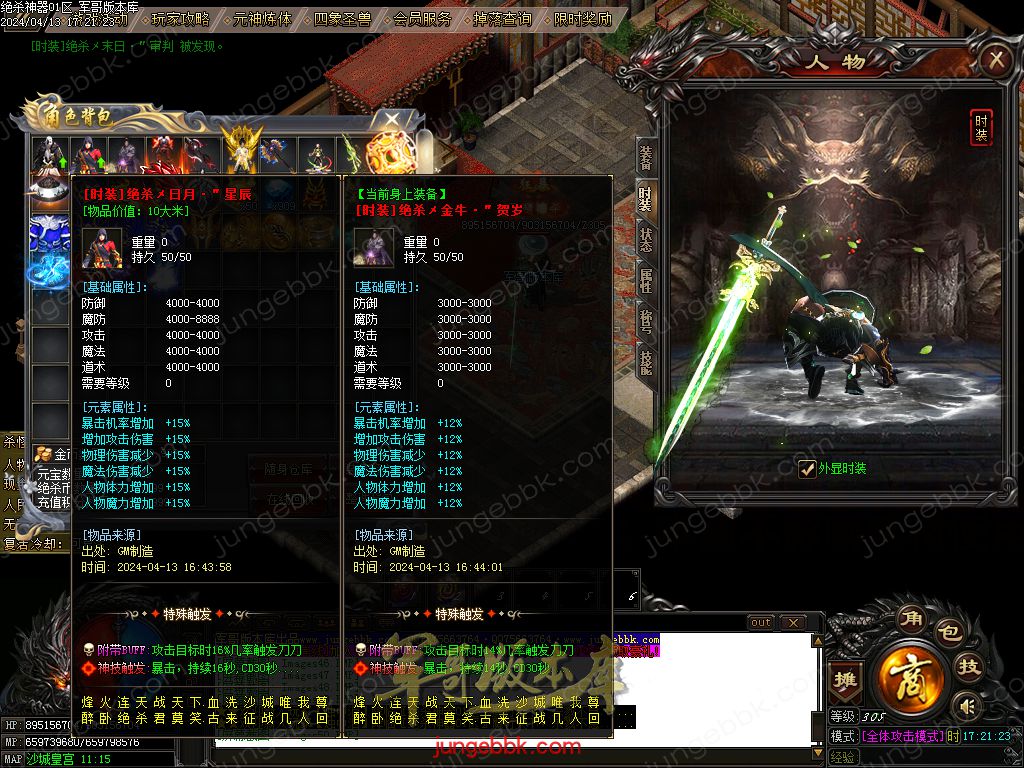This screenshot has height=768, width=1024.
Task: Close the 角色背包 bag window
Action: coord(393,119)
